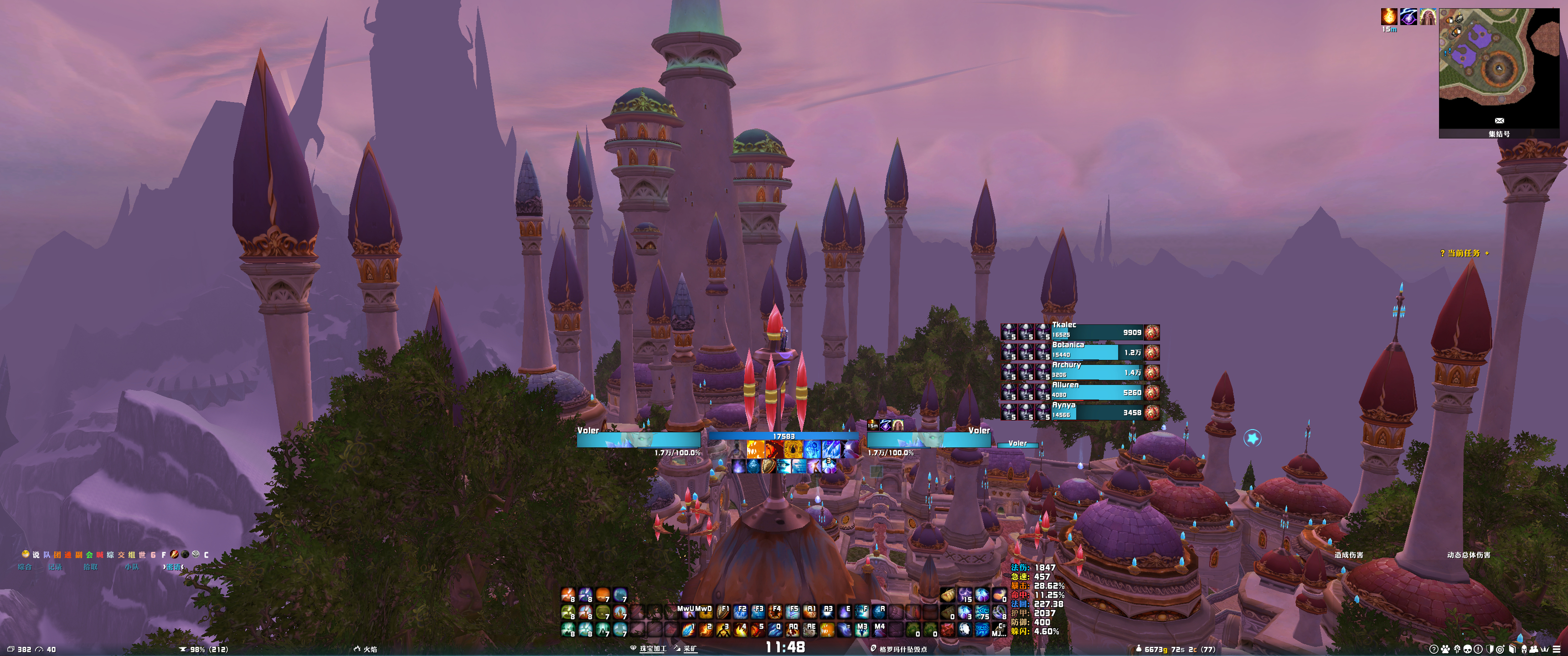Image resolution: width=1568 pixels, height=656 pixels.
Task: Switch to the 拾取 loot tab
Action: [90, 567]
